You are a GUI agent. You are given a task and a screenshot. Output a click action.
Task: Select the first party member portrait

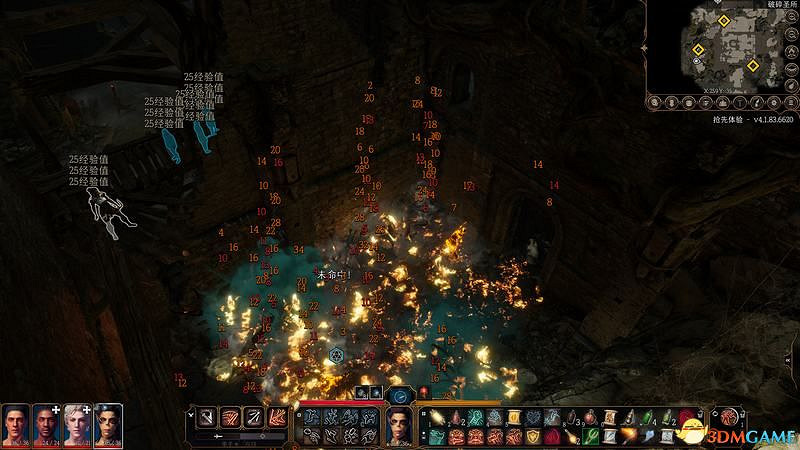click(17, 424)
